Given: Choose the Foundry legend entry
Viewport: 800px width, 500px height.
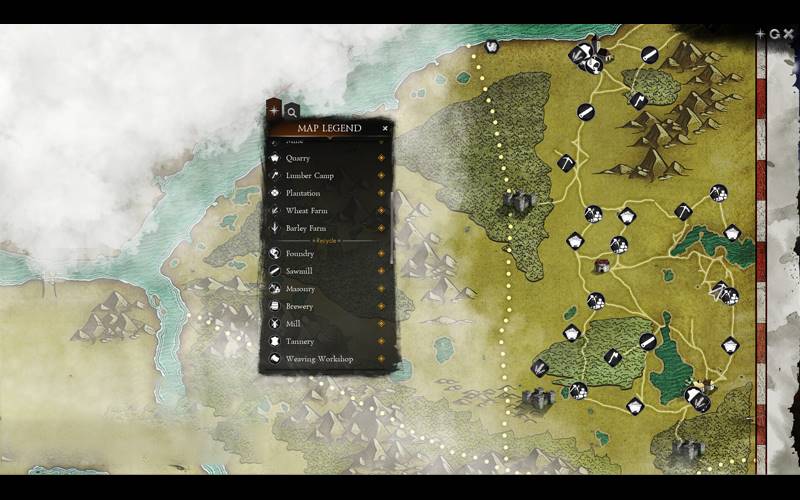Looking at the screenshot, I should pos(300,254).
